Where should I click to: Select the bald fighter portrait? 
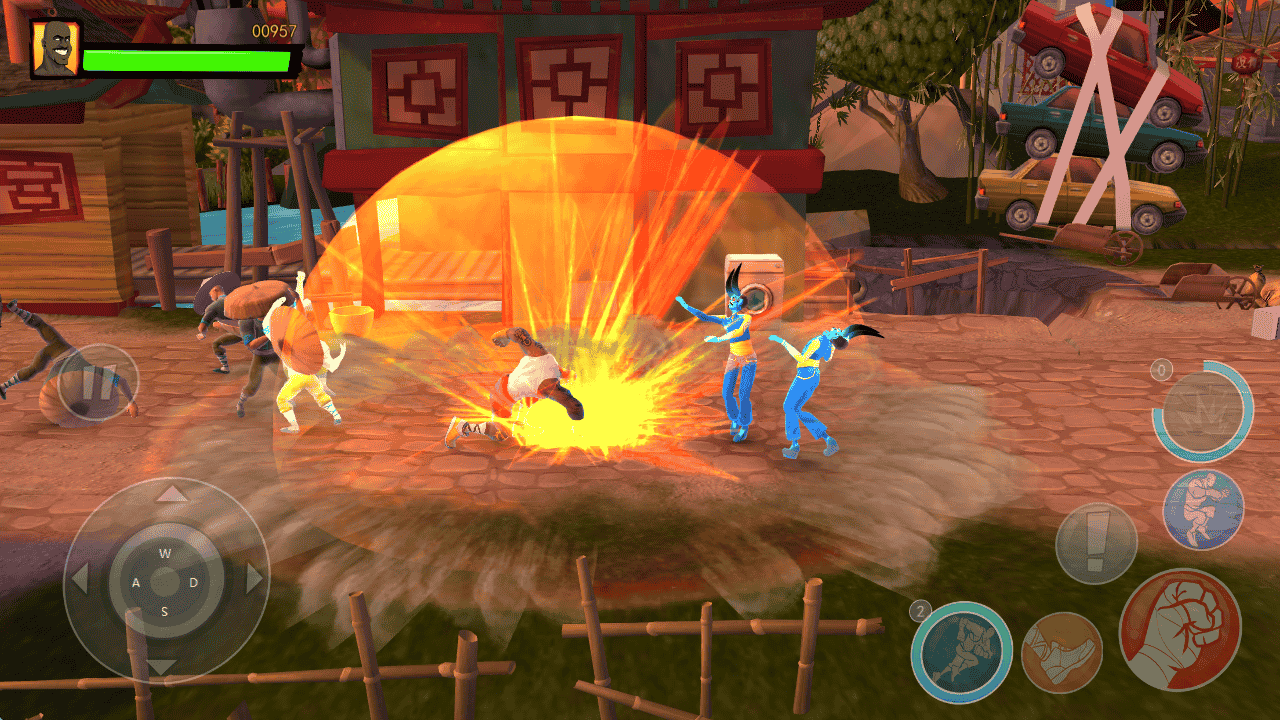pyautogui.click(x=55, y=48)
